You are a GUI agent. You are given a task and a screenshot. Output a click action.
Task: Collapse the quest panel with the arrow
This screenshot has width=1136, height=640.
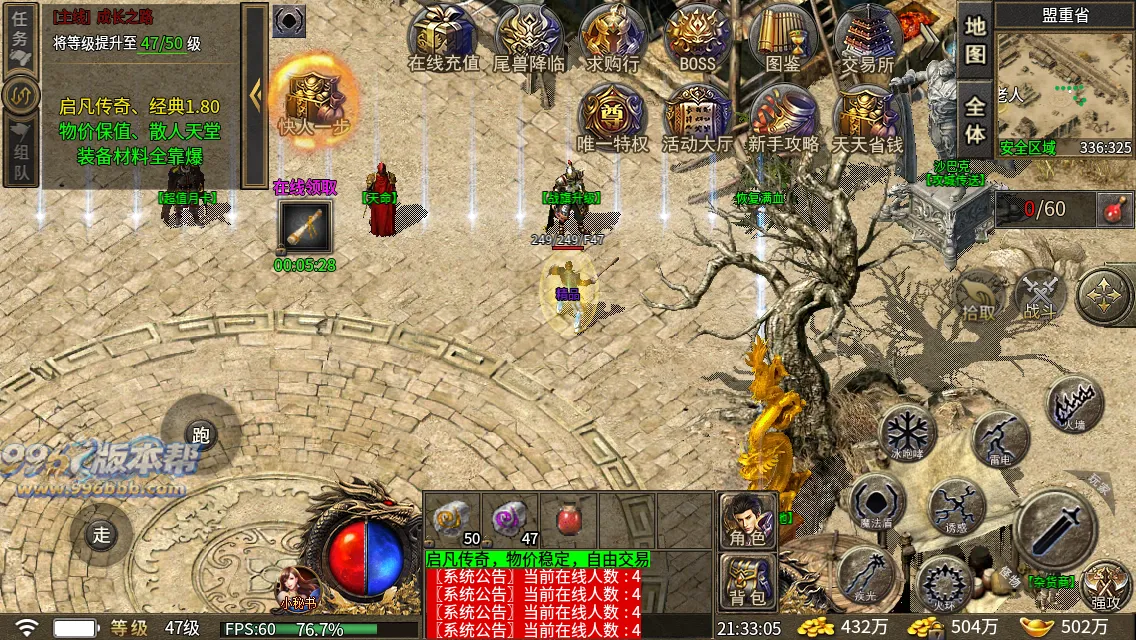tap(255, 95)
